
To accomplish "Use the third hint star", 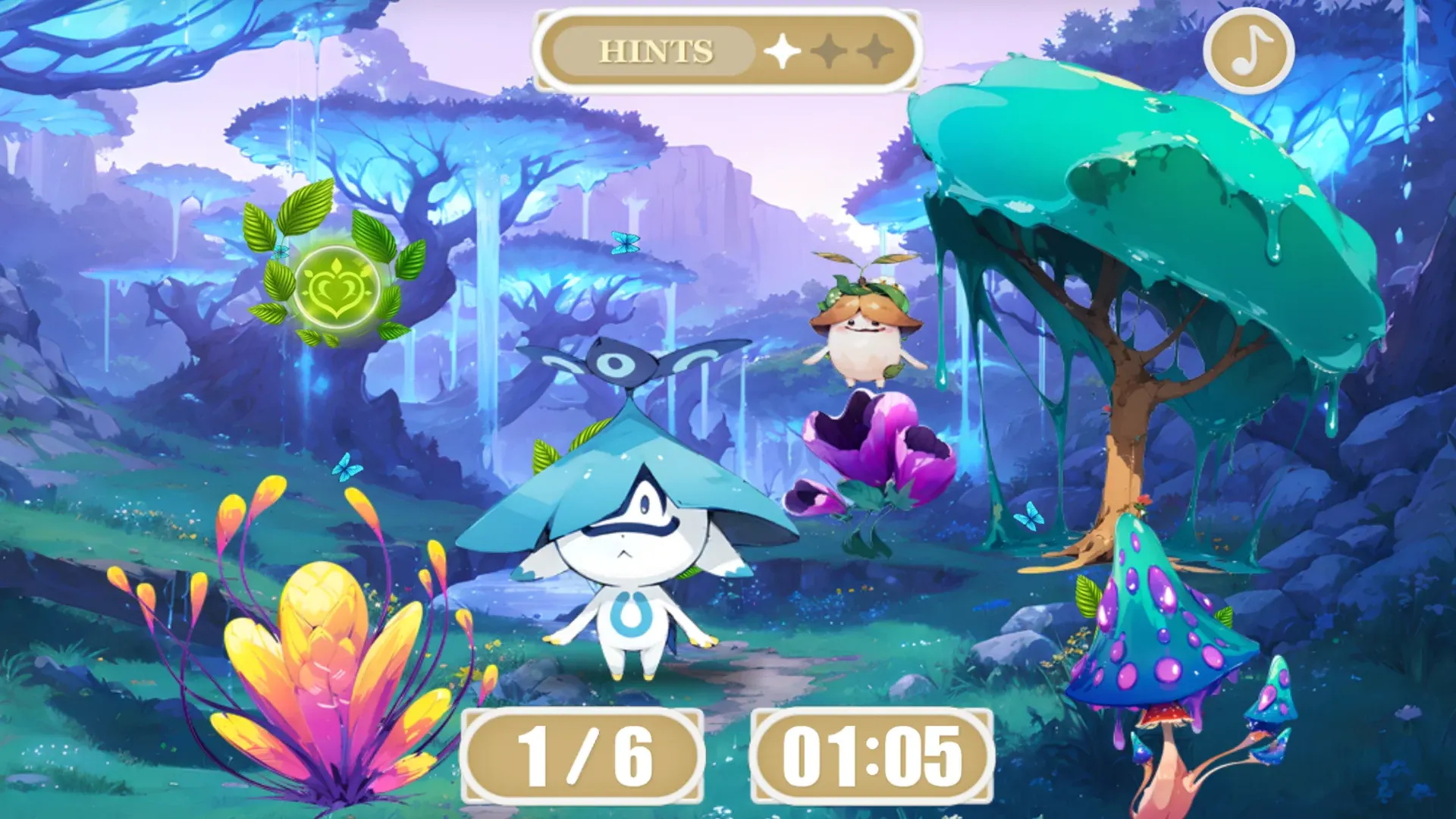I will coord(874,51).
